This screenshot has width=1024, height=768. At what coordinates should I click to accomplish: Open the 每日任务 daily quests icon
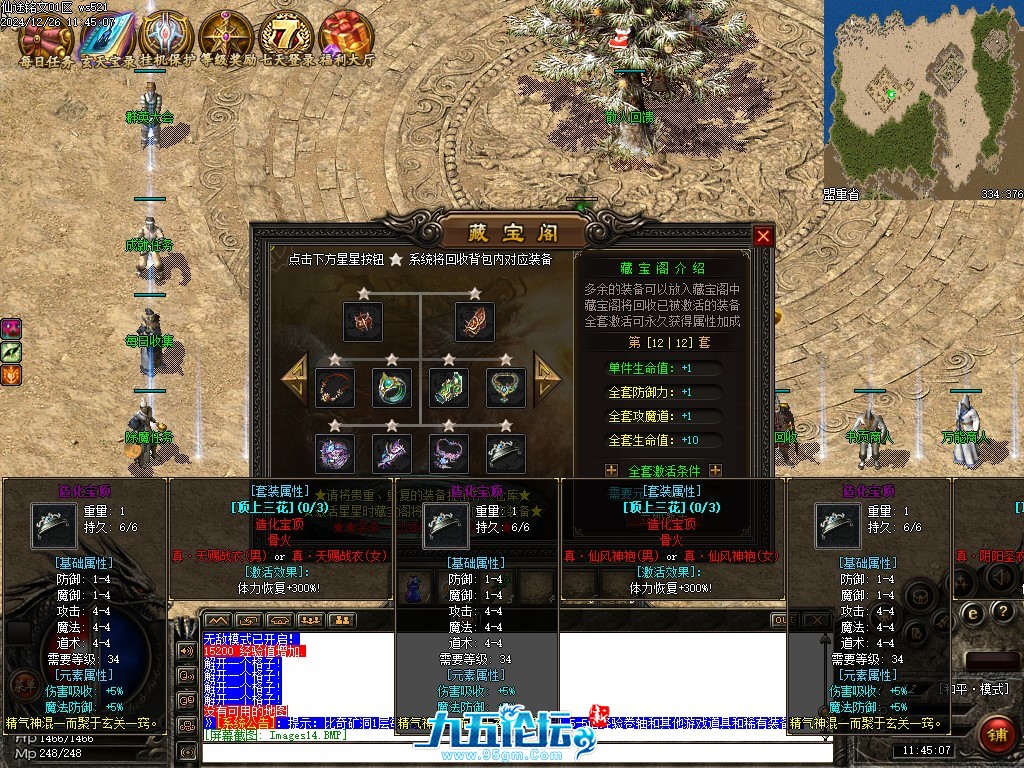pyautogui.click(x=46, y=37)
